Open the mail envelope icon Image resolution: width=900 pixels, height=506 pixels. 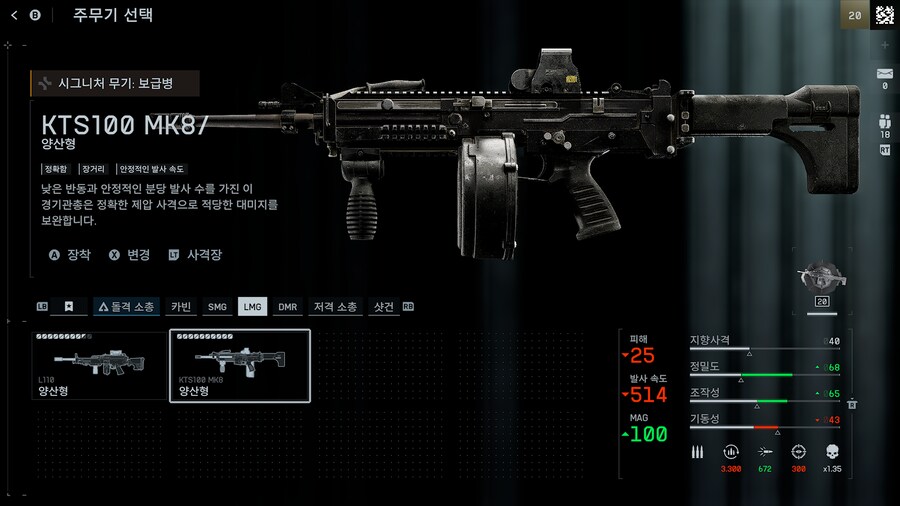(884, 74)
